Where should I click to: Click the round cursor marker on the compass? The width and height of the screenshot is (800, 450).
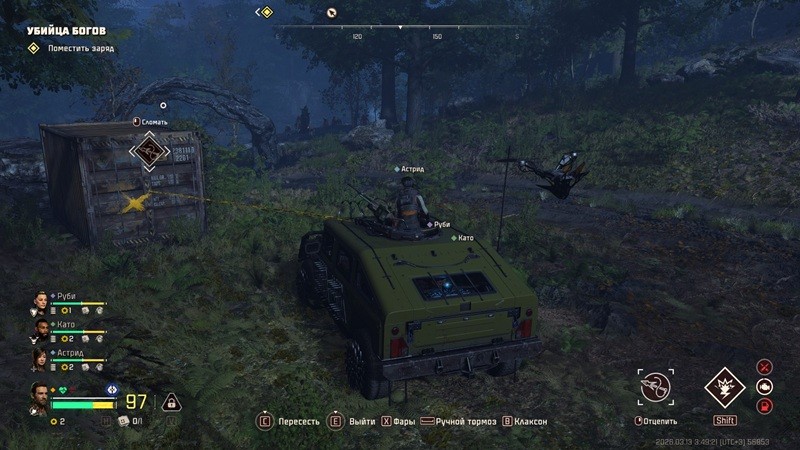(332, 13)
